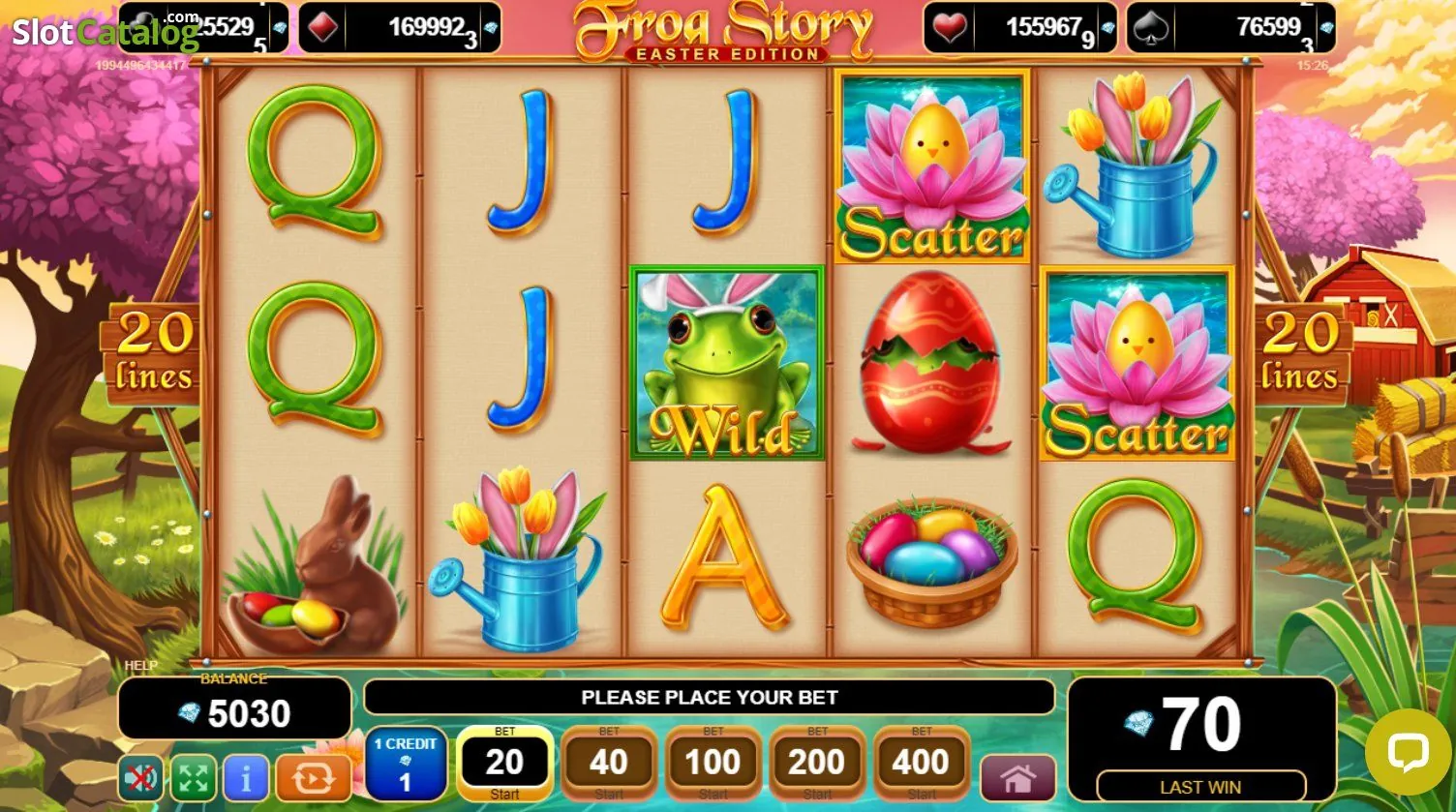Change the 1 Credit denomination
The image size is (1456, 812).
click(406, 765)
